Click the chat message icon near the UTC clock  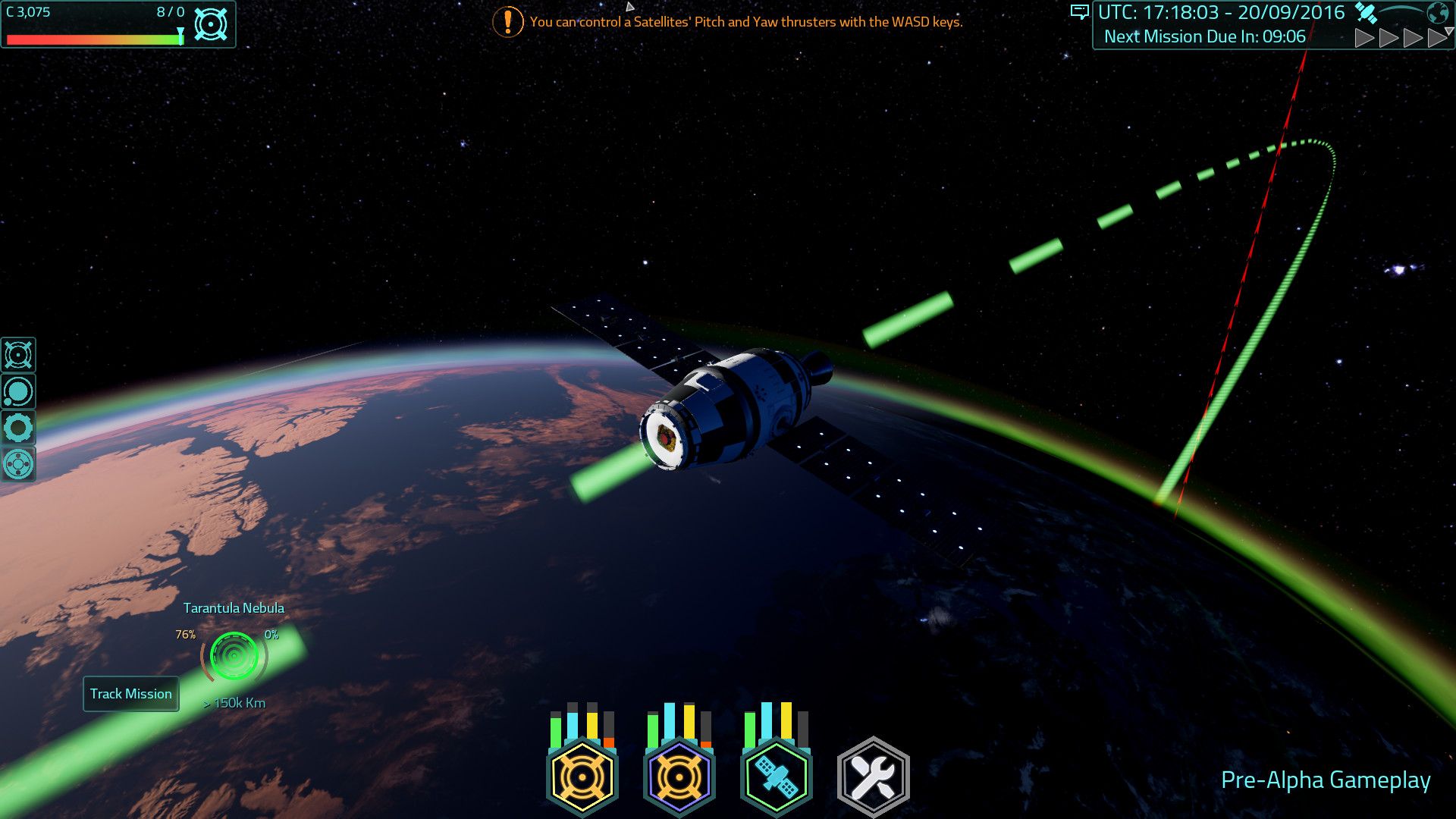[x=1080, y=12]
